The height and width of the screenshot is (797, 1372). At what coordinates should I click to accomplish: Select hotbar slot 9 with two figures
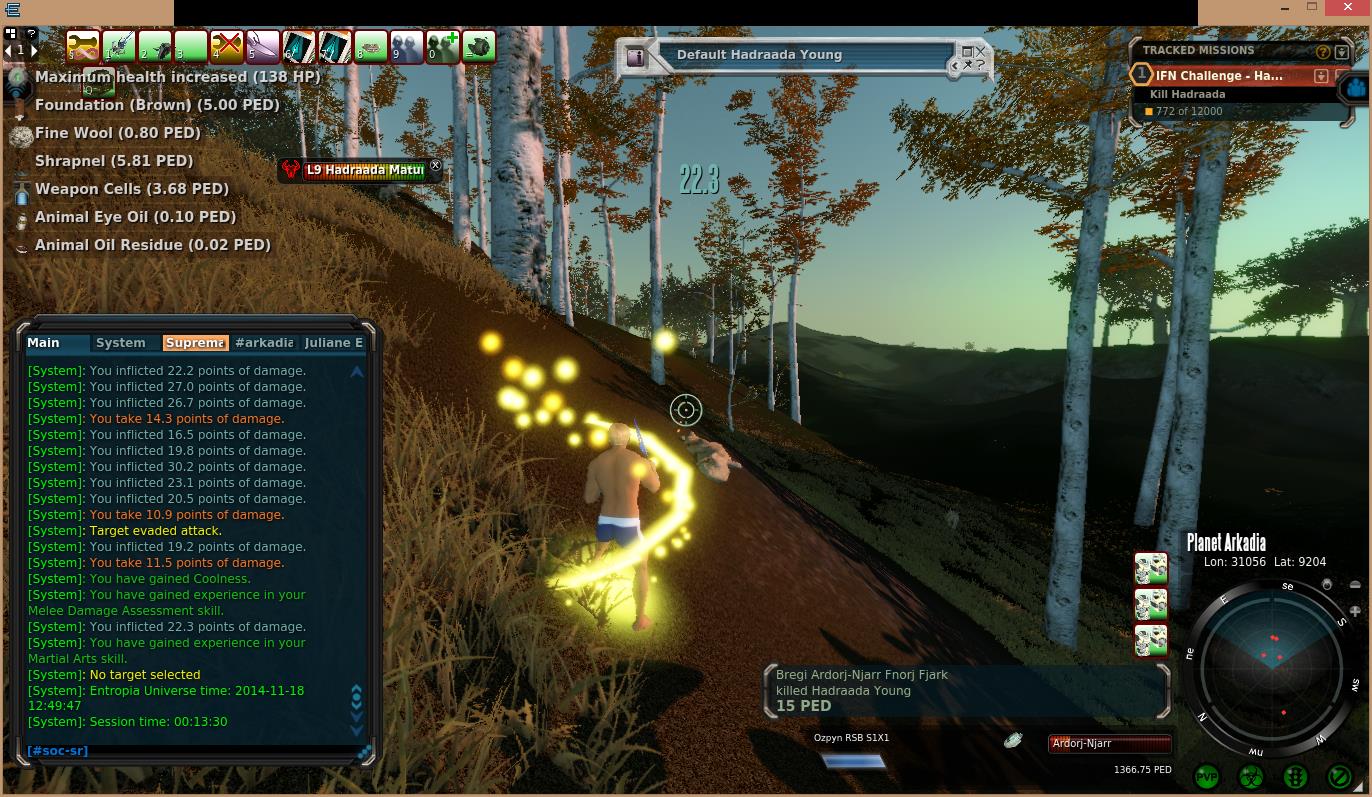[x=407, y=46]
